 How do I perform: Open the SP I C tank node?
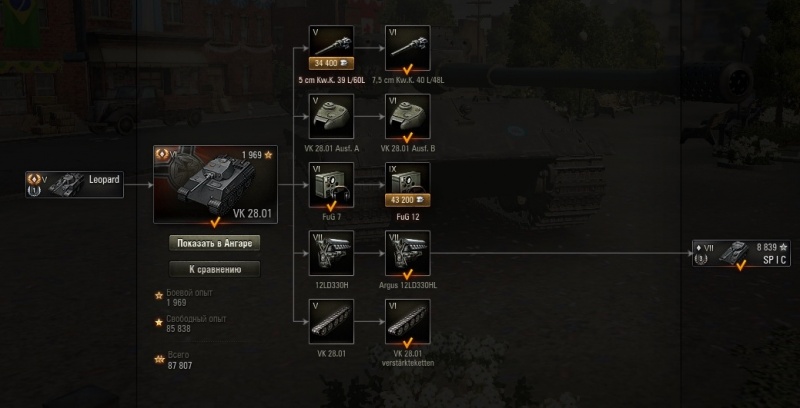[743, 251]
